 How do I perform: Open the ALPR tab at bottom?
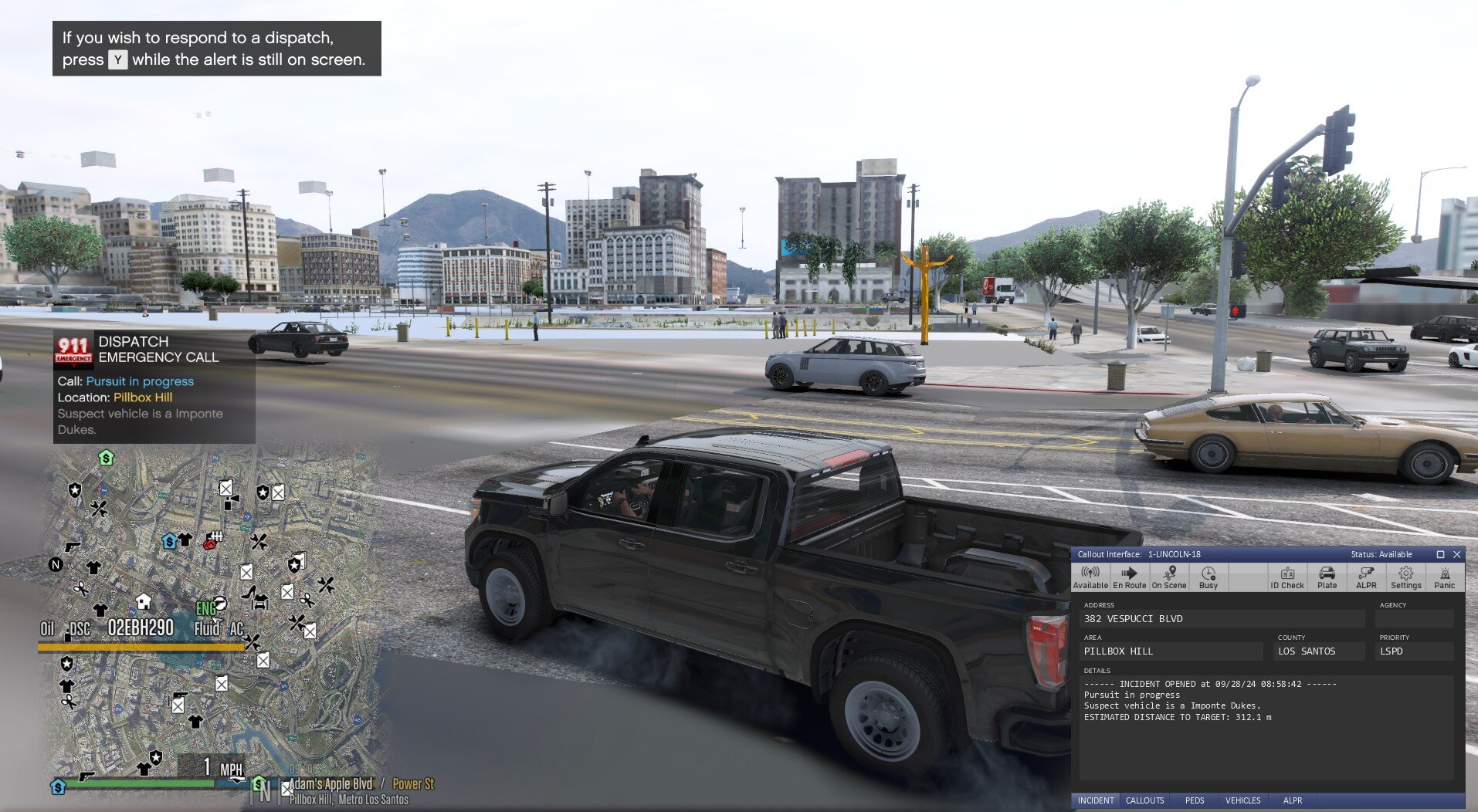pyautogui.click(x=1293, y=800)
